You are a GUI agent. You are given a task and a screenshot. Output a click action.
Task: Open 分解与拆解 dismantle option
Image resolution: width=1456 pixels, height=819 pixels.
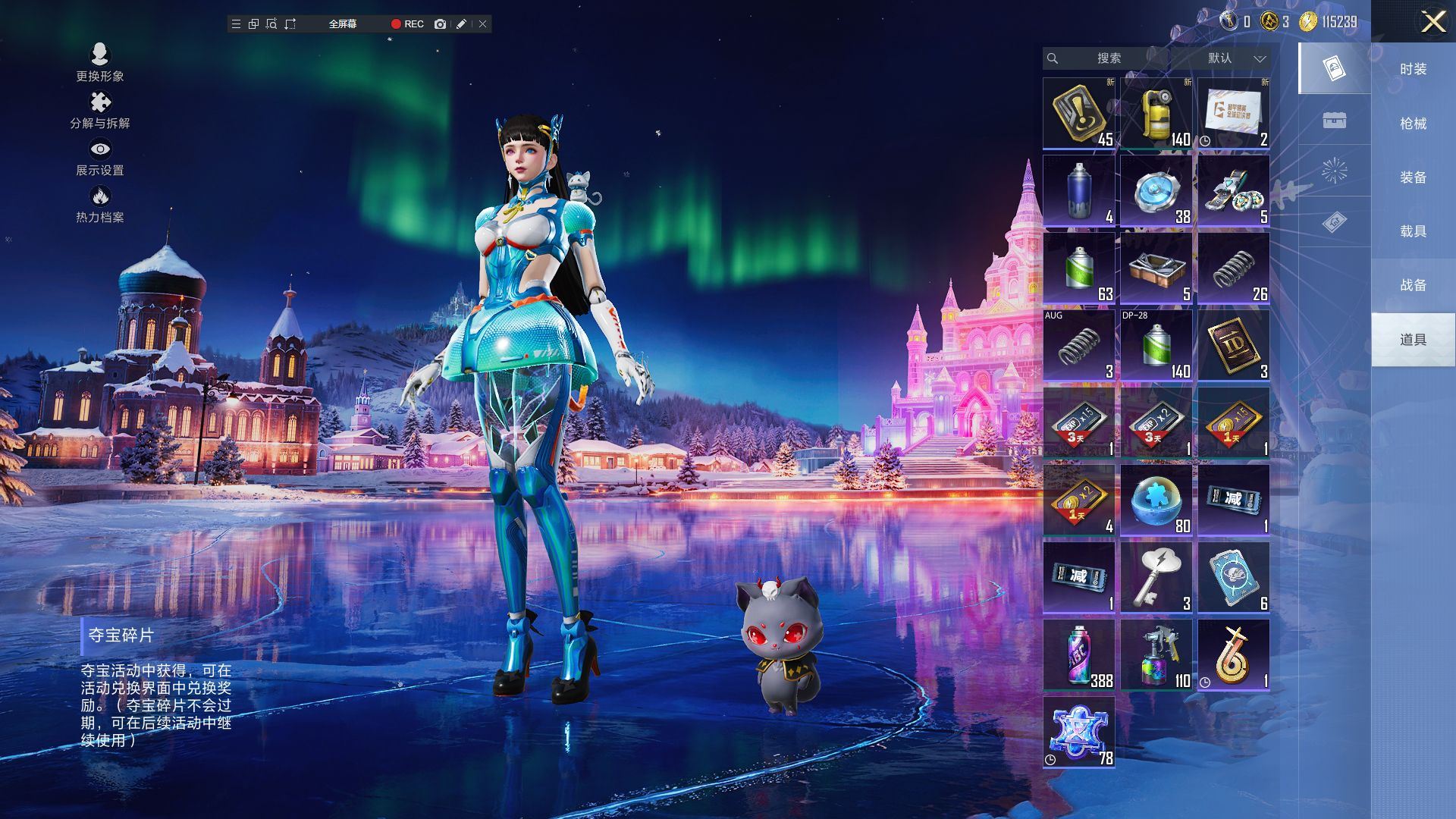(99, 110)
